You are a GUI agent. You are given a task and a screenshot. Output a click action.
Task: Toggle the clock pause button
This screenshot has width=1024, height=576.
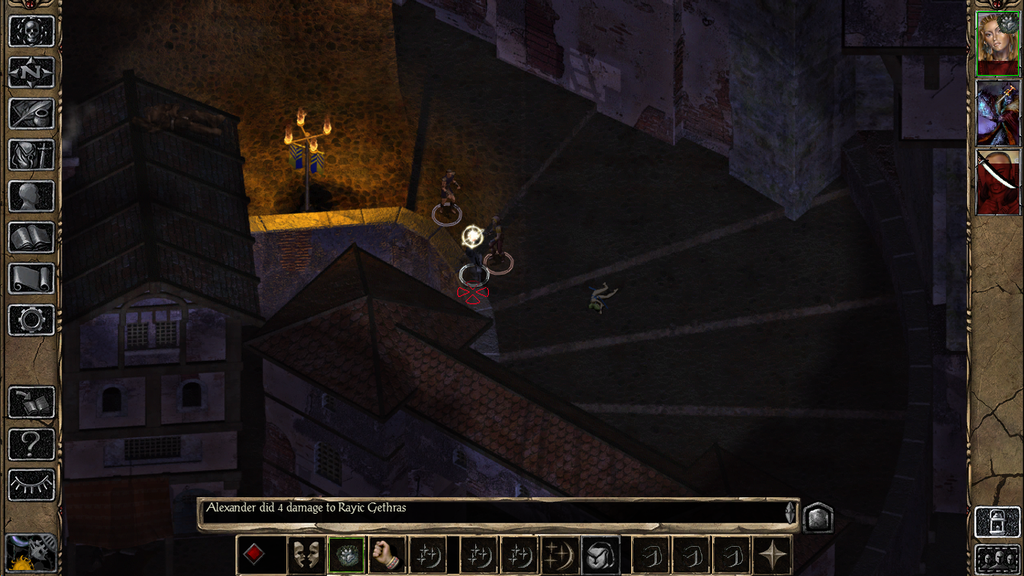(x=30, y=553)
